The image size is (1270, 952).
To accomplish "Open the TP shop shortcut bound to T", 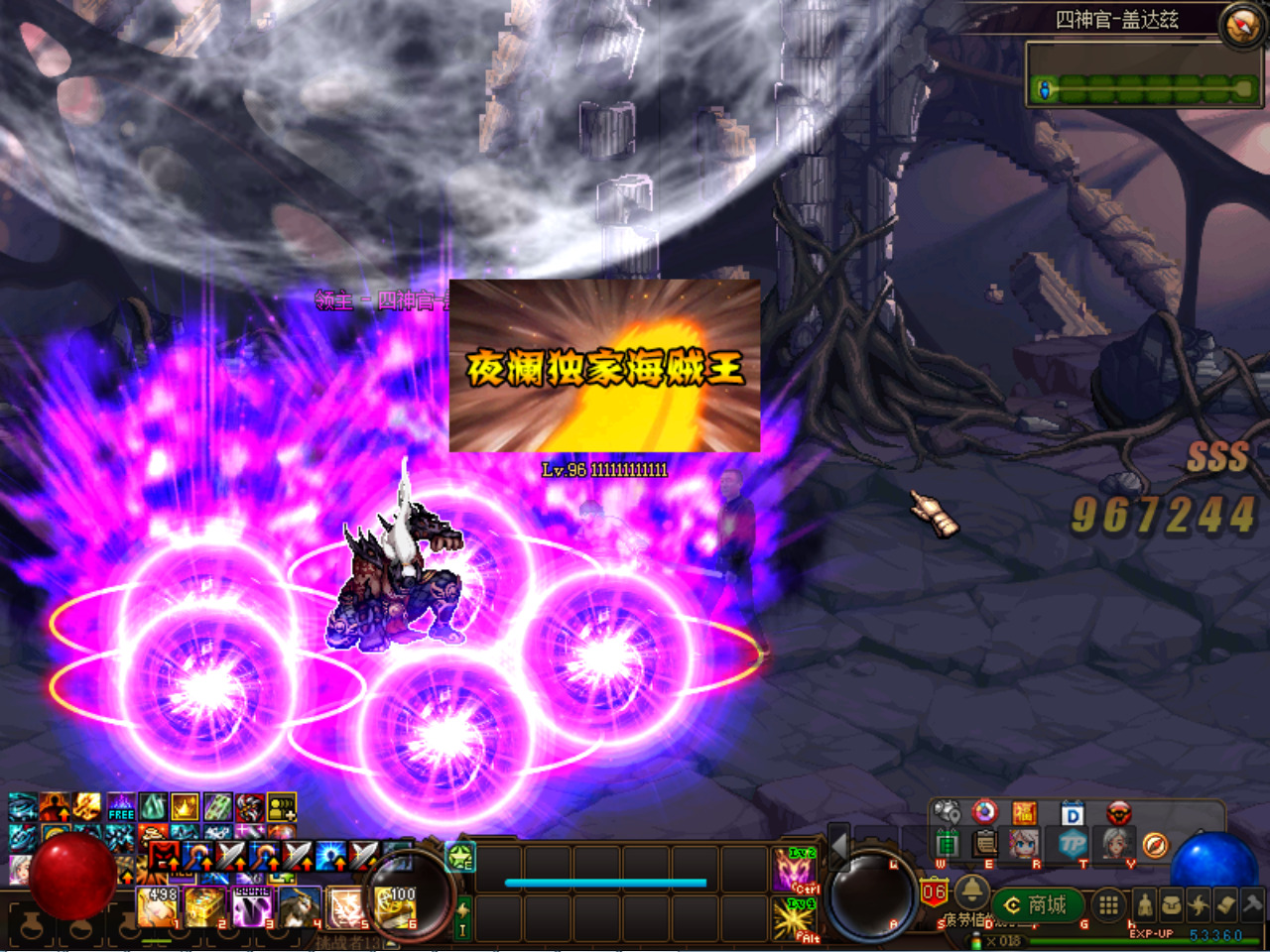I will [1075, 844].
